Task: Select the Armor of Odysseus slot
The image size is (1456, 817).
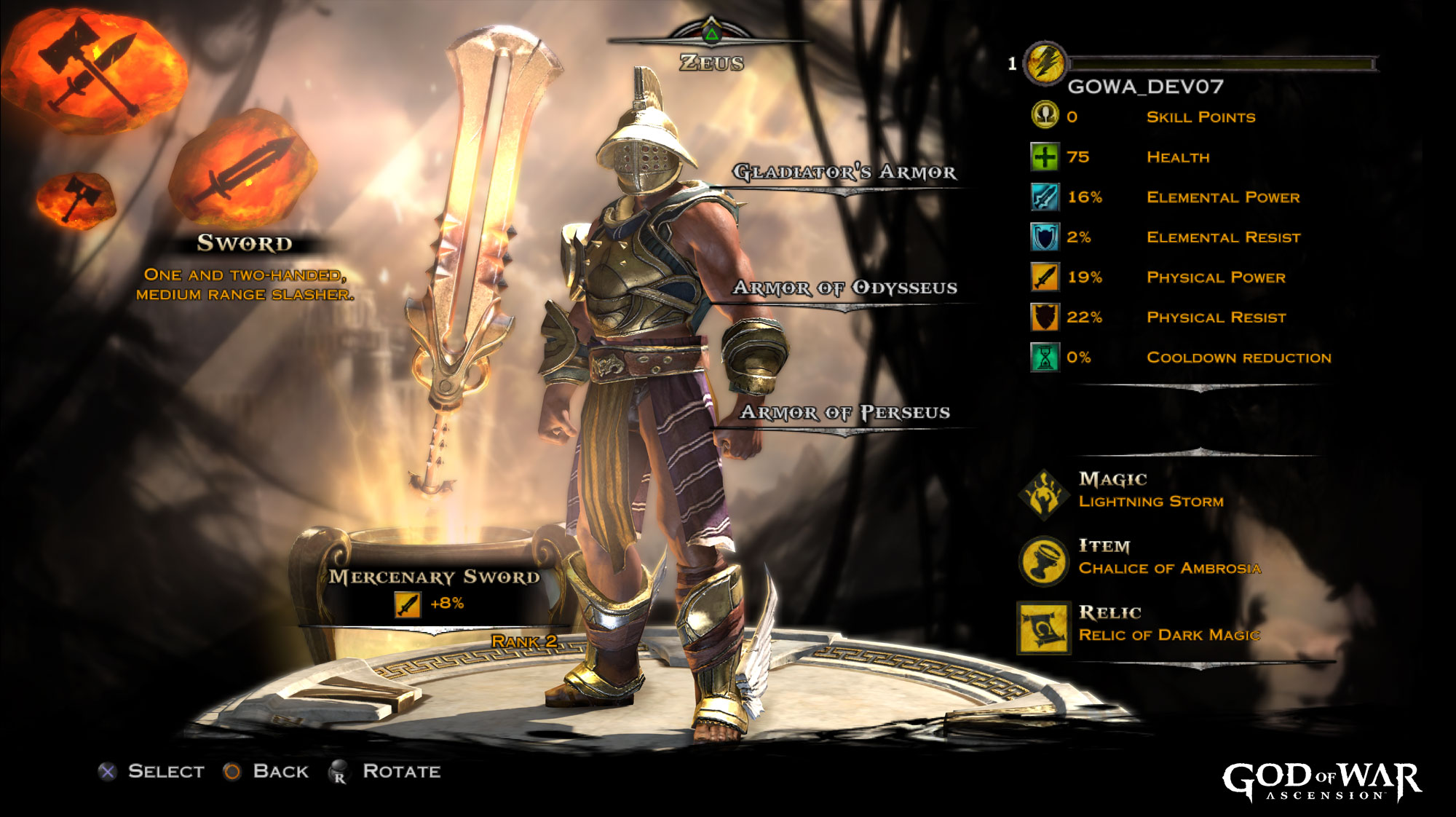Action: pyautogui.click(x=844, y=288)
